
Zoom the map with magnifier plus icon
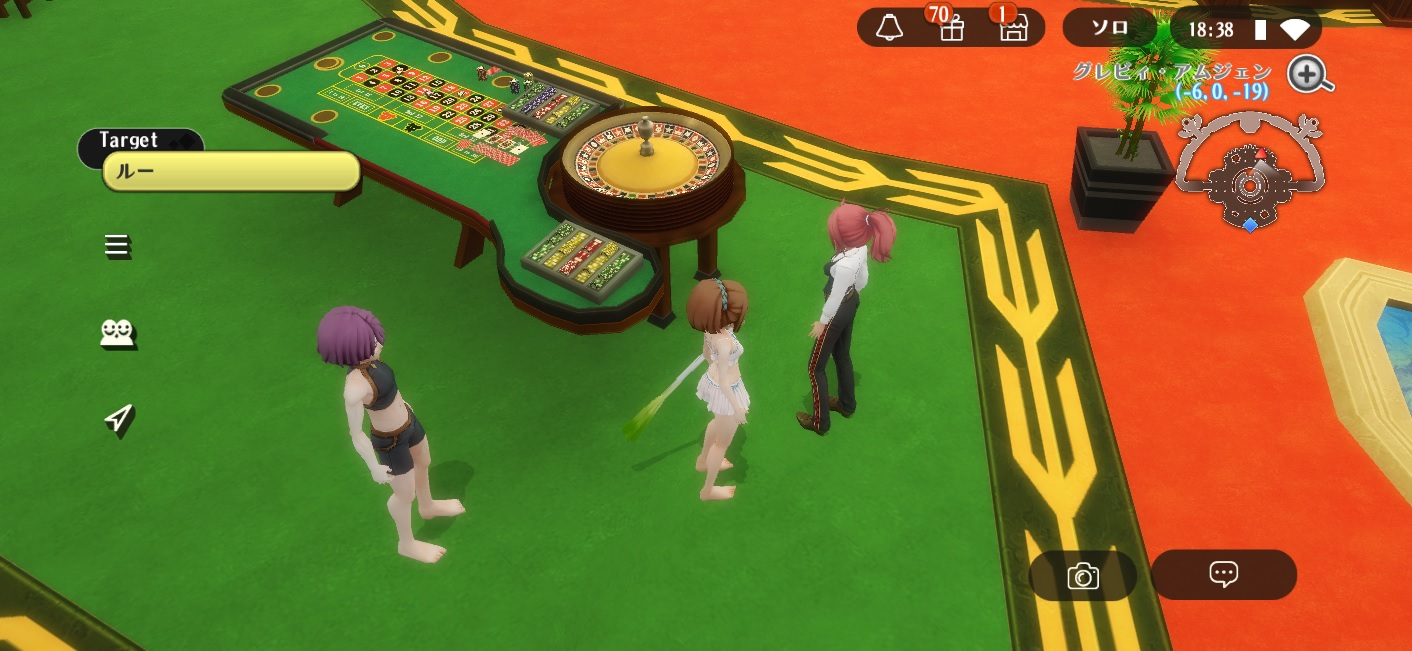pos(1309,75)
